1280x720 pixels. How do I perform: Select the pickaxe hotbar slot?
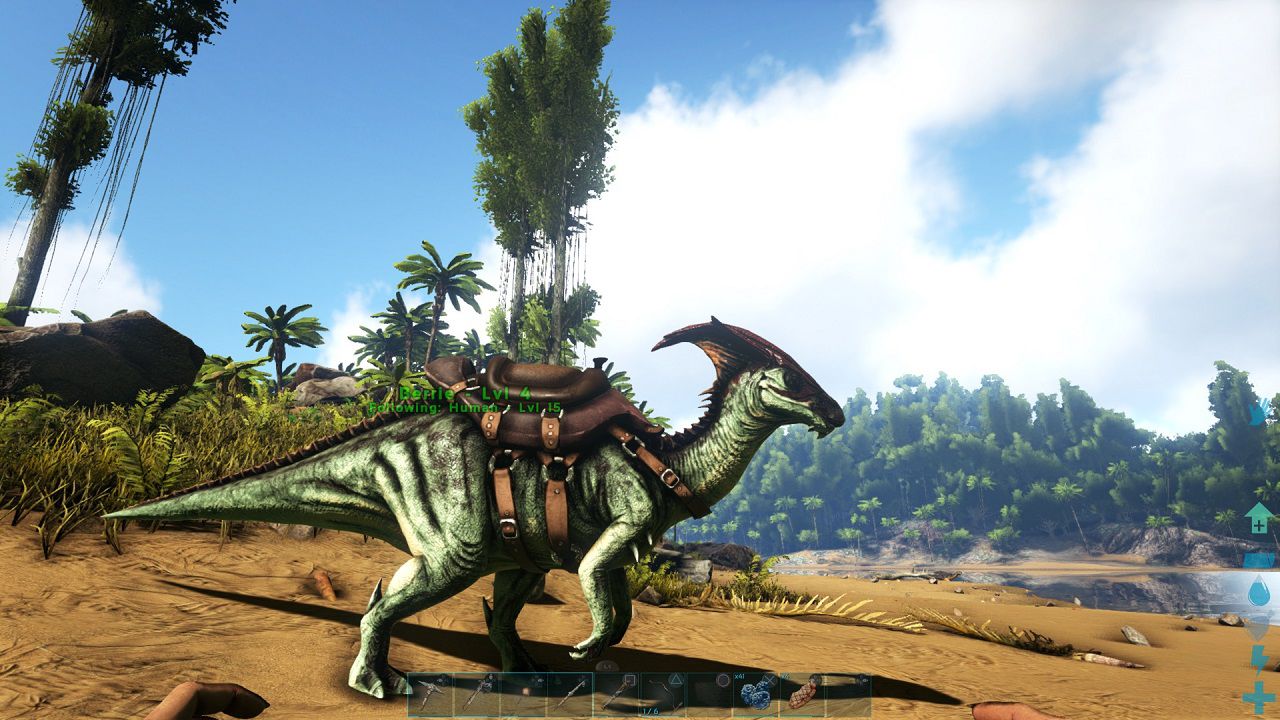coord(430,694)
